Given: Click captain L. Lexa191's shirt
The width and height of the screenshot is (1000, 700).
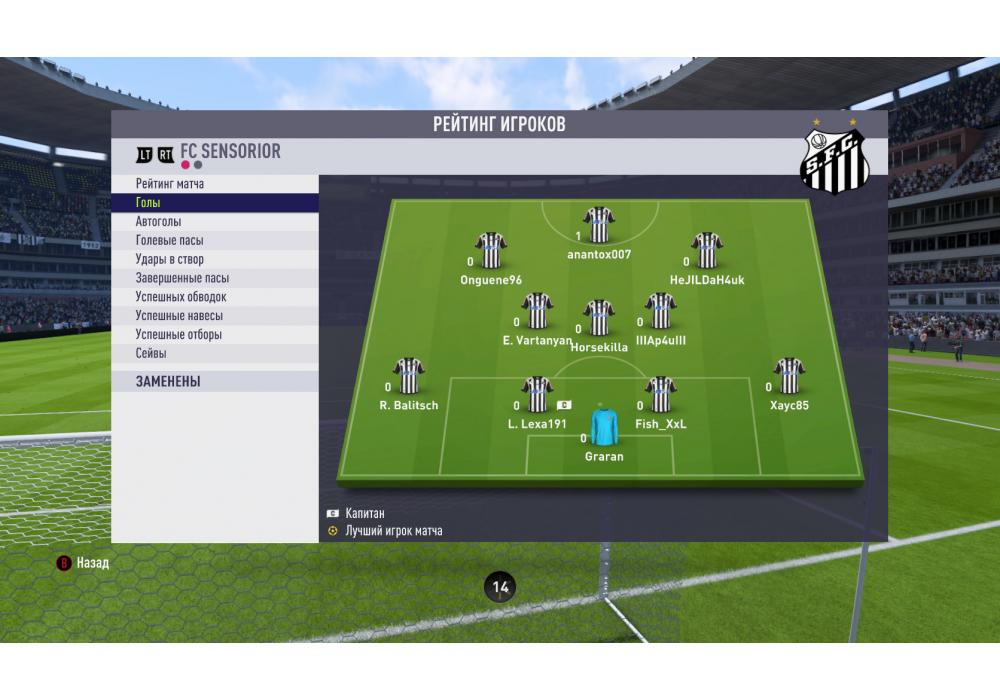Looking at the screenshot, I should (537, 395).
